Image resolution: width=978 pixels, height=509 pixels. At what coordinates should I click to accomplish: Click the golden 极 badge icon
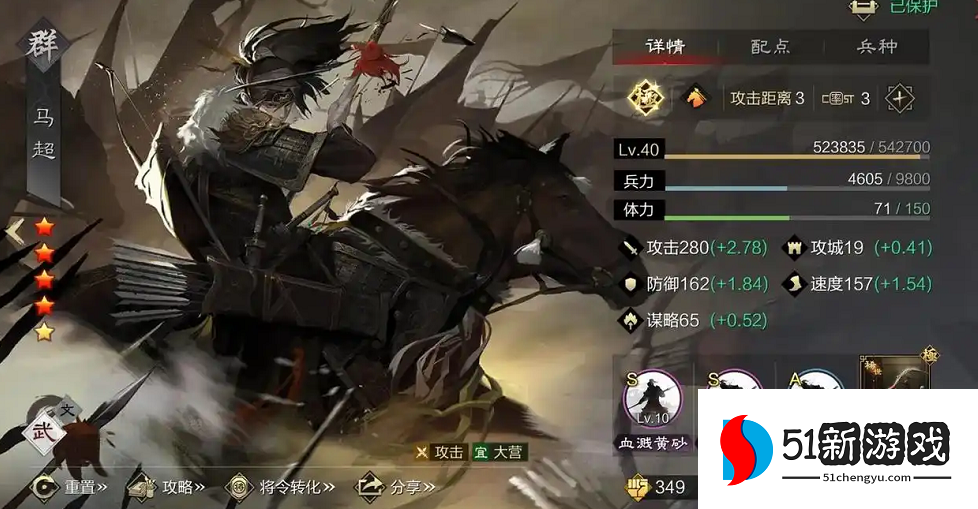pos(646,98)
